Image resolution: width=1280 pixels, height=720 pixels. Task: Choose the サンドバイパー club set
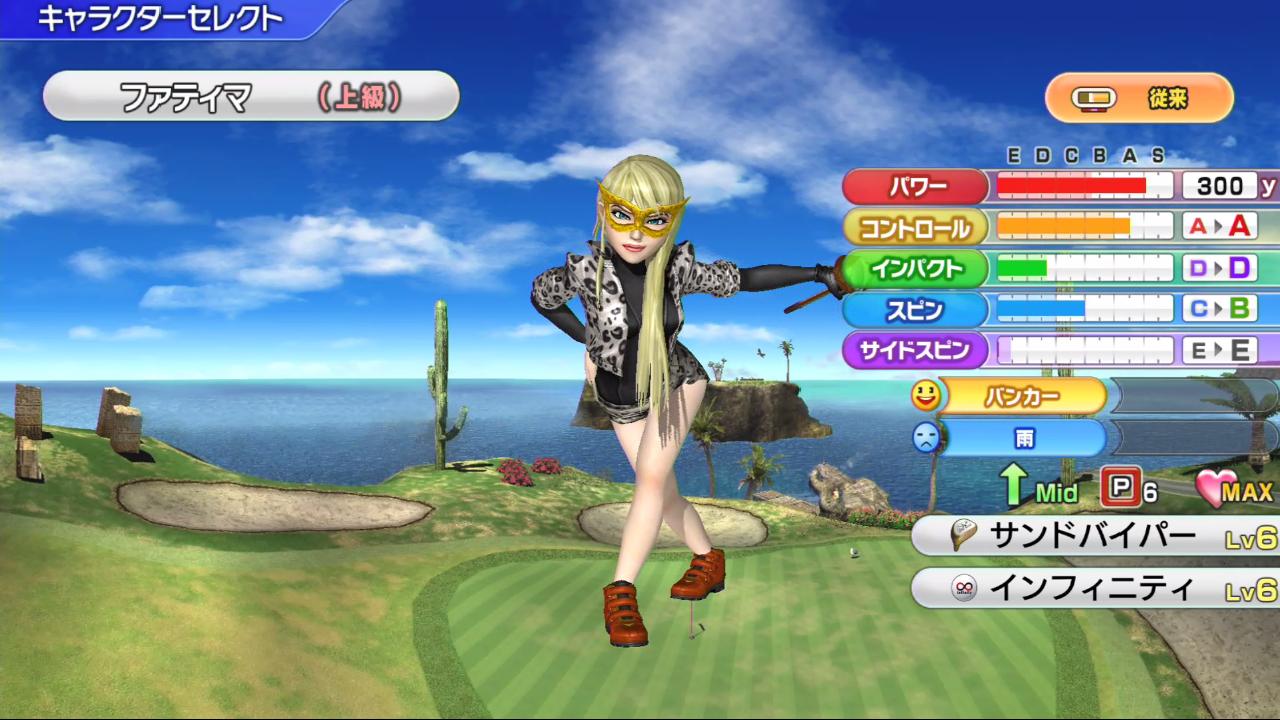(x=1094, y=537)
